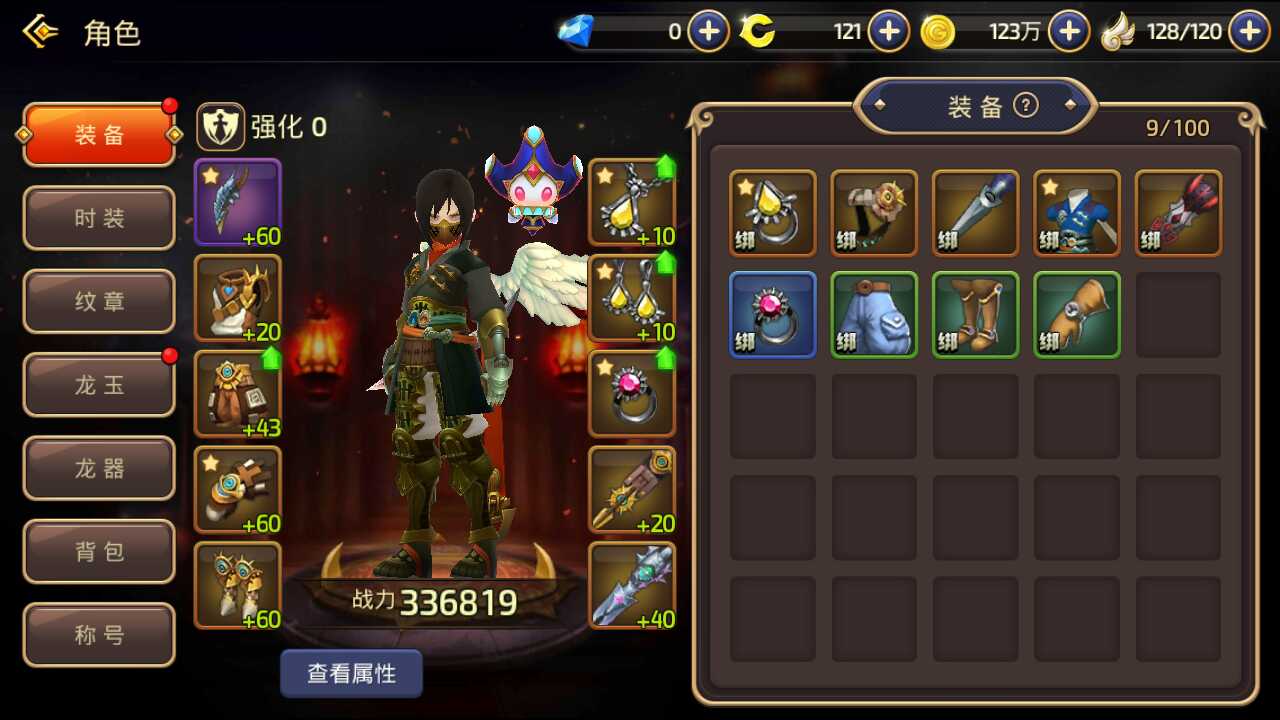1280x720 pixels.
Task: Switch to the 龙器 tab
Action: click(x=99, y=468)
